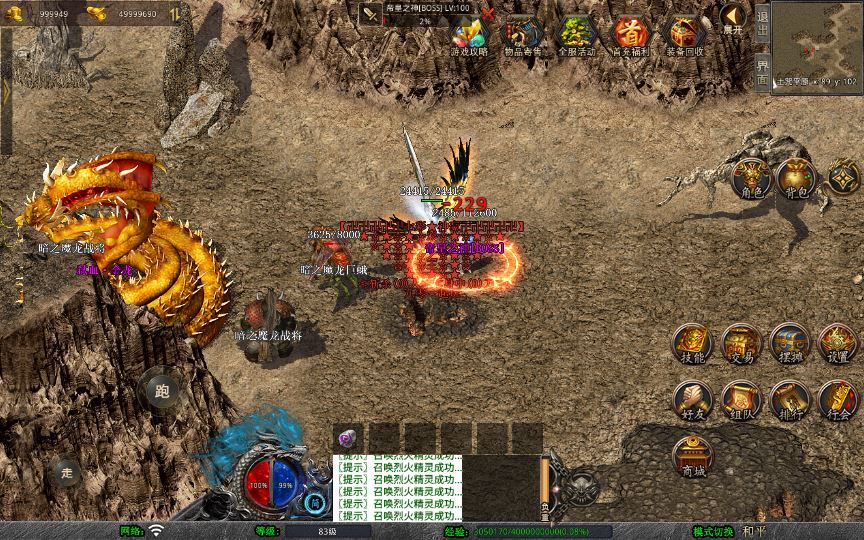This screenshot has height=540, width=864.
Task: Open the 游戏攻略 game guide icon
Action: (469, 34)
